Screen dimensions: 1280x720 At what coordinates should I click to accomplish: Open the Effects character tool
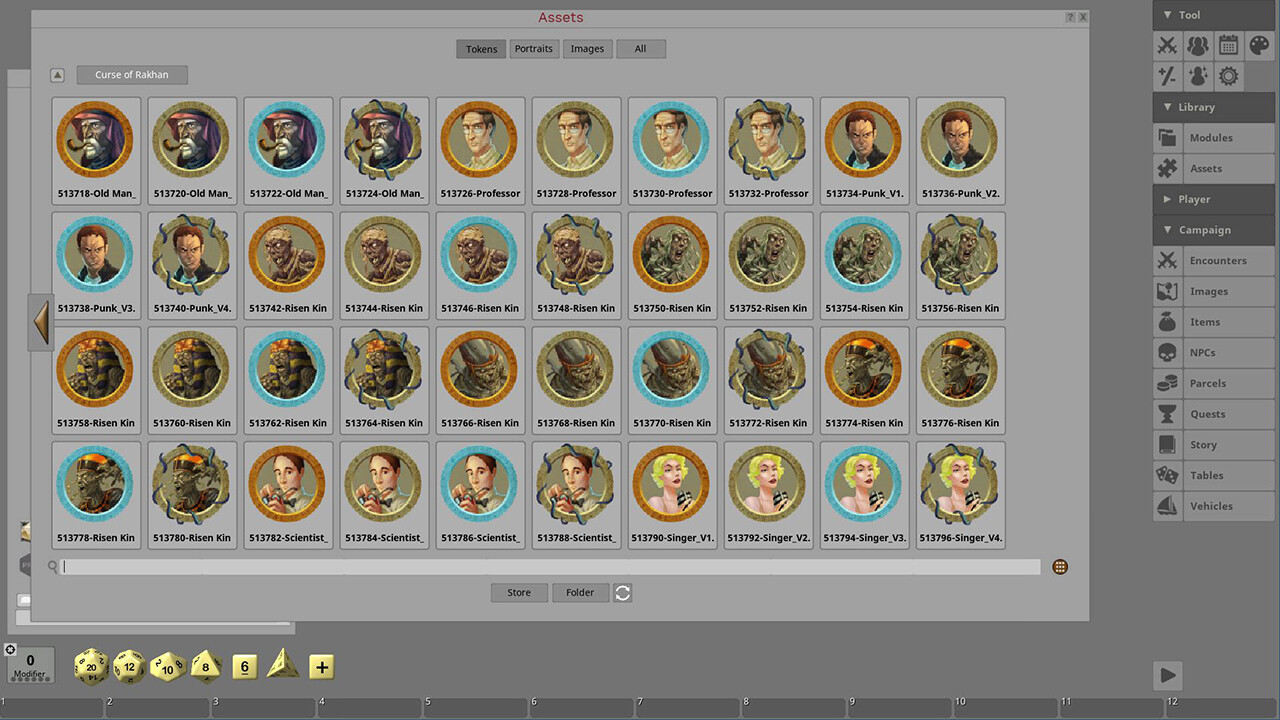coord(1197,76)
